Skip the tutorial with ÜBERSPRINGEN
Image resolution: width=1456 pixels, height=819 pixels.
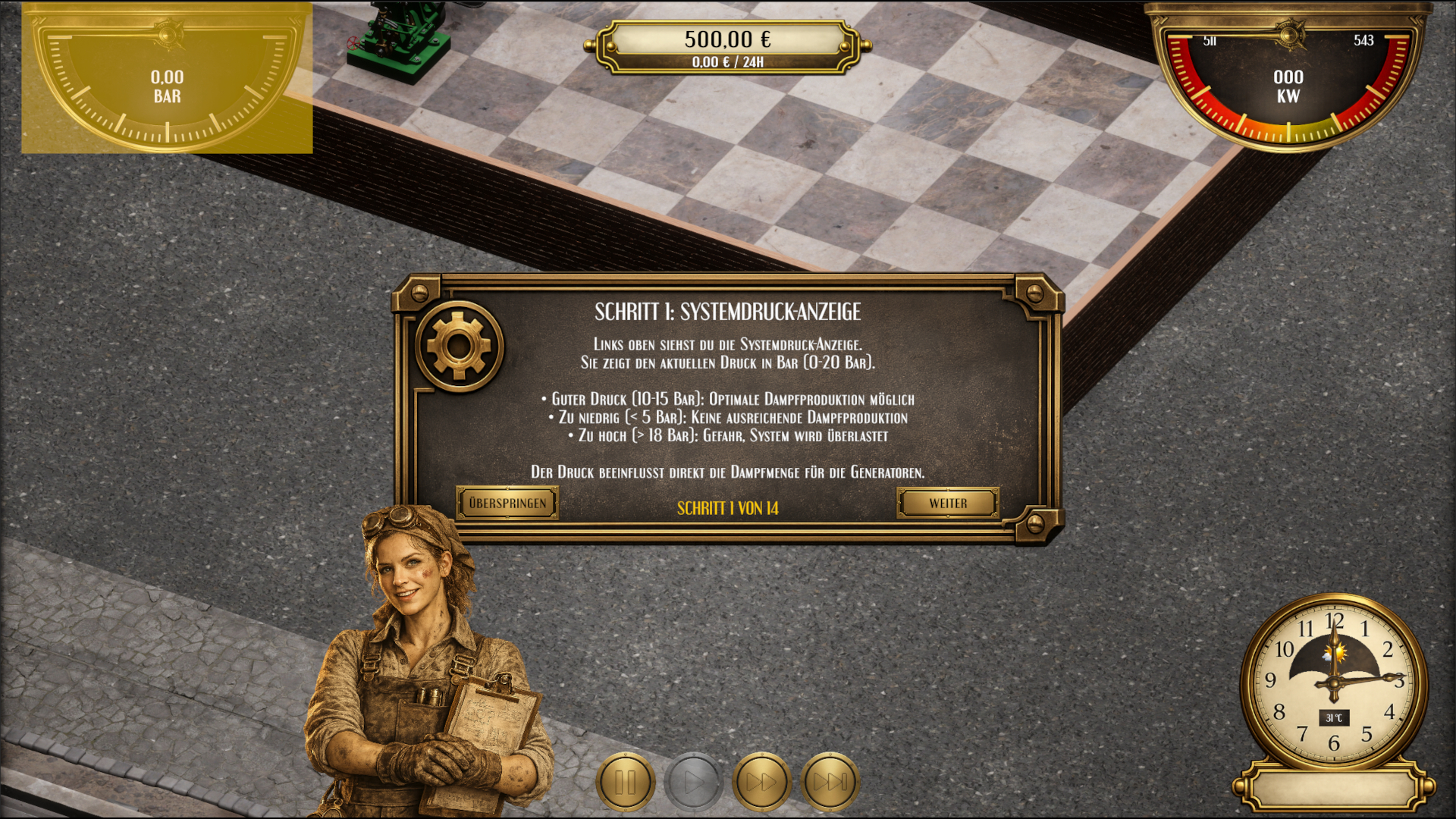click(x=508, y=502)
